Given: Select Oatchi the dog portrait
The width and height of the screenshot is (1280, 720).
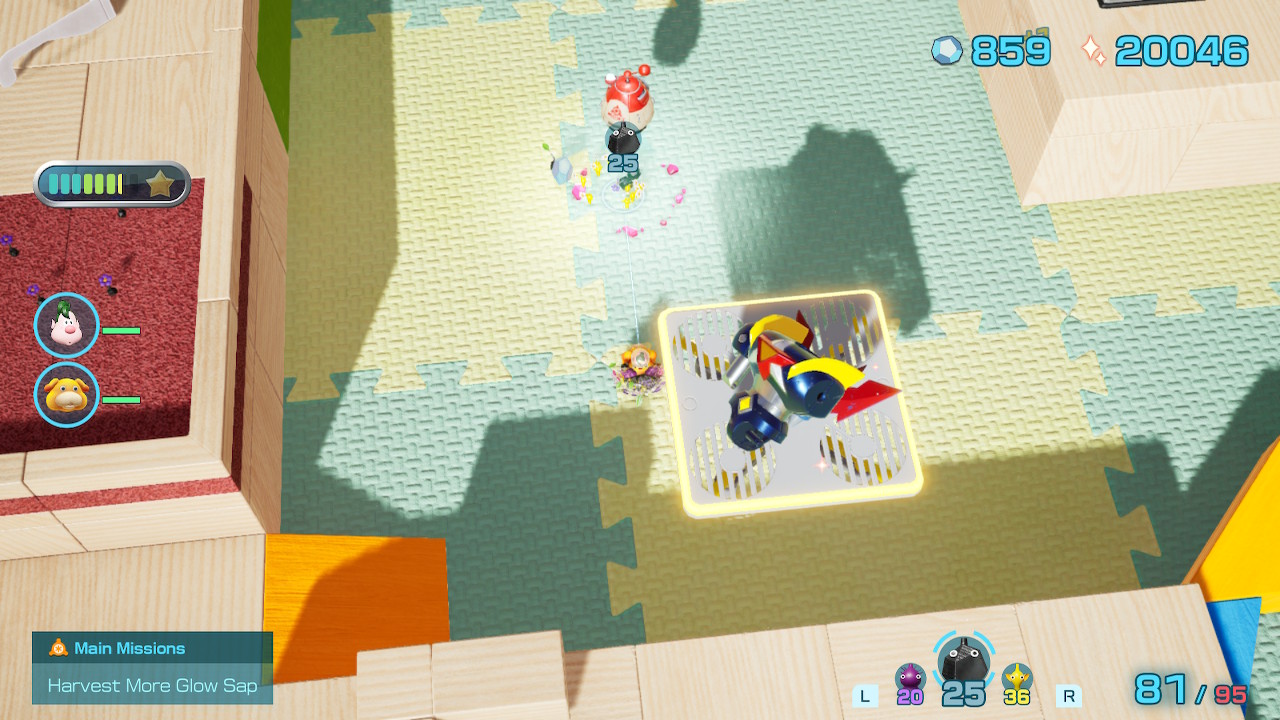Looking at the screenshot, I should coord(67,394).
